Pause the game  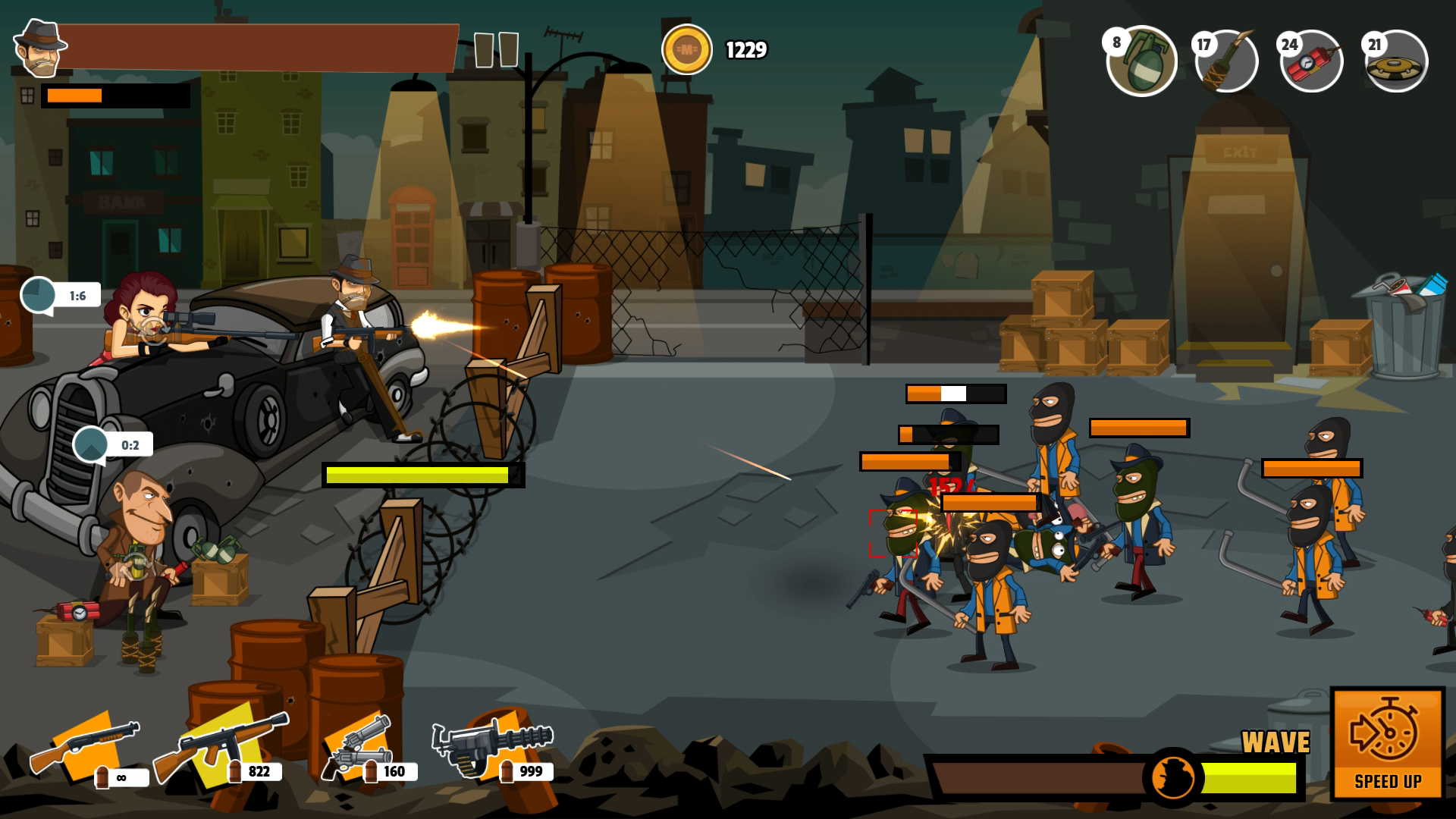click(496, 50)
